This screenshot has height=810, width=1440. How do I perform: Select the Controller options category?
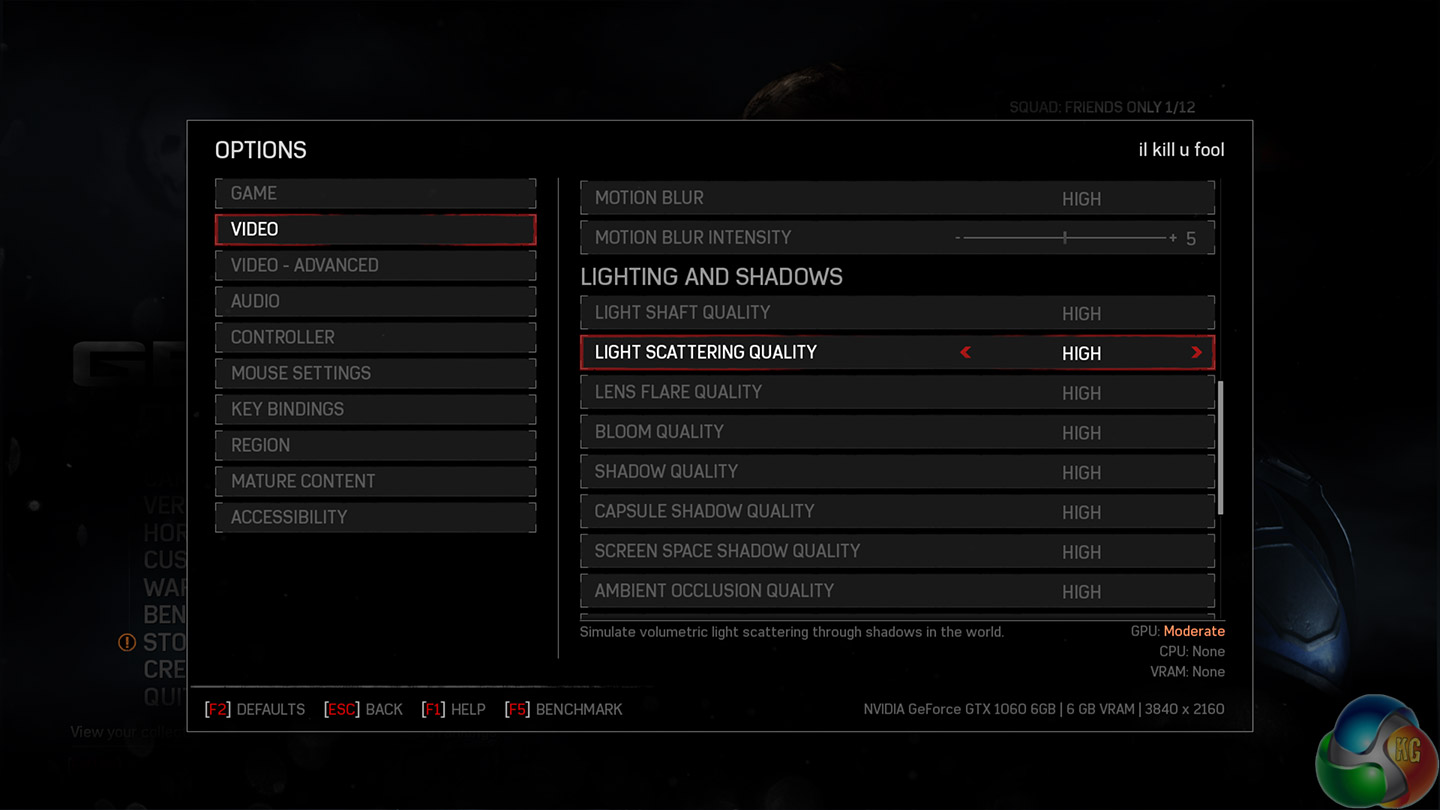[375, 337]
